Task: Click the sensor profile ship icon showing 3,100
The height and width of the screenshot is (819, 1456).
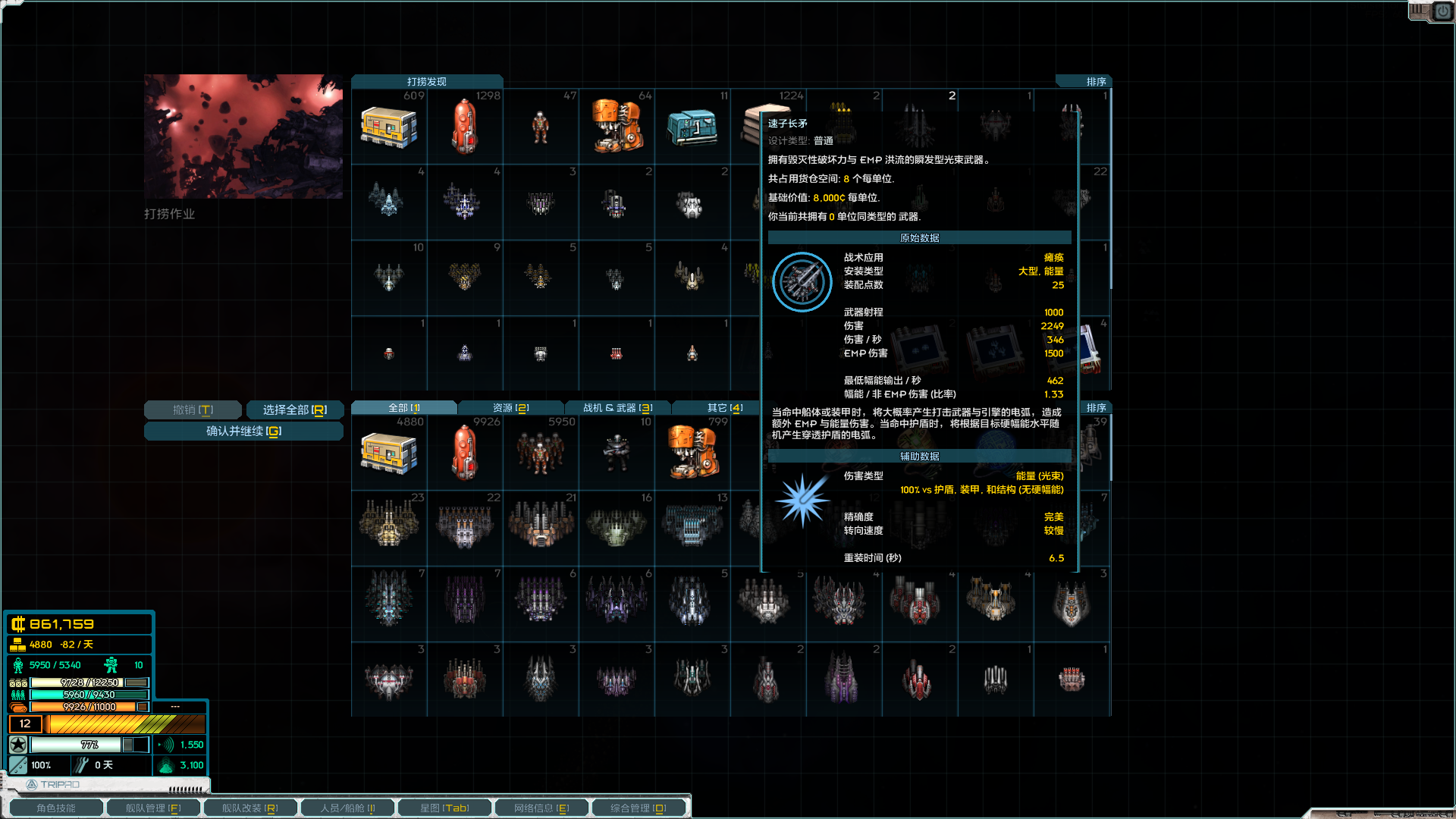Action: point(166,765)
